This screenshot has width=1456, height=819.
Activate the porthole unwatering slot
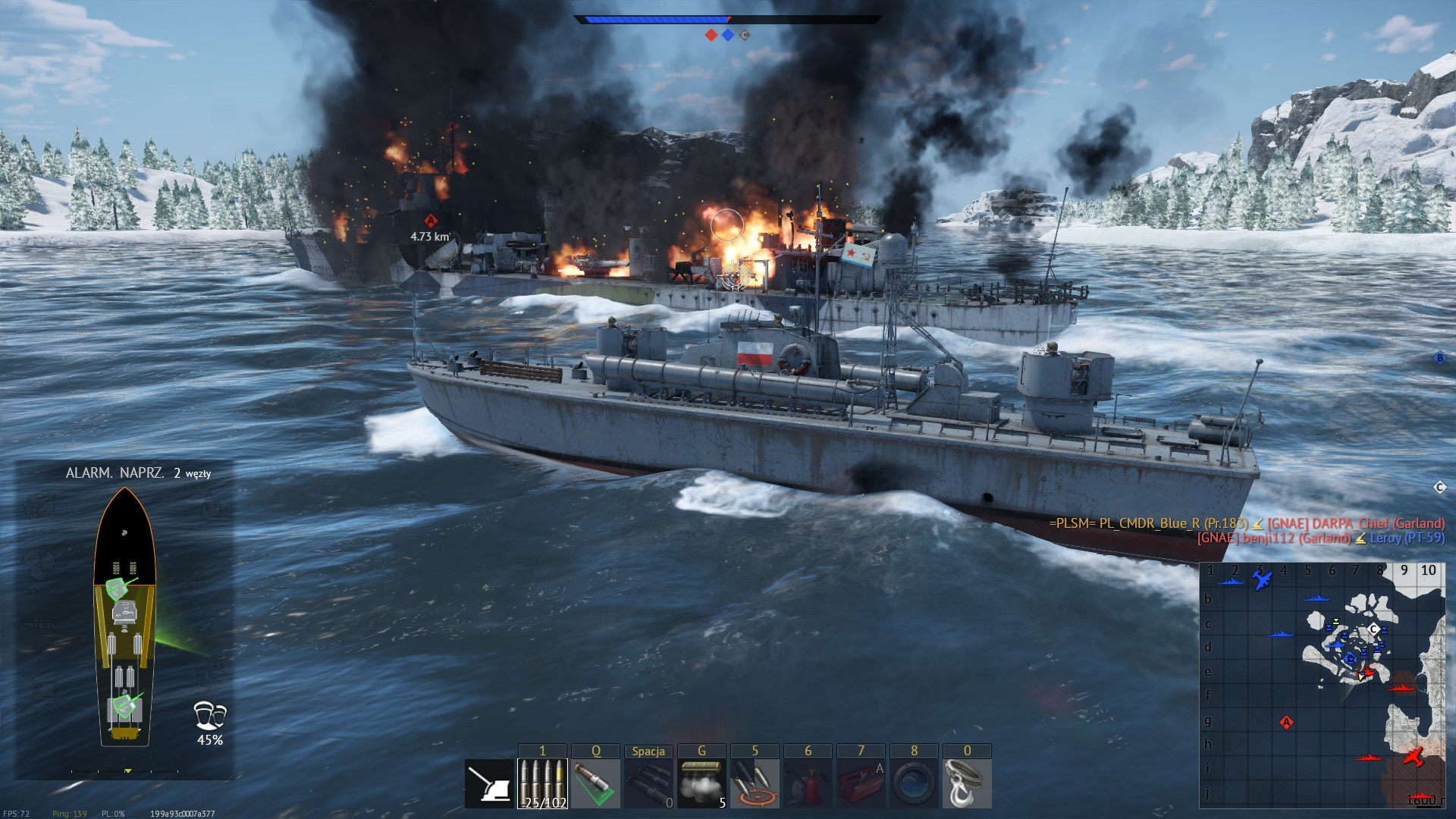click(914, 783)
